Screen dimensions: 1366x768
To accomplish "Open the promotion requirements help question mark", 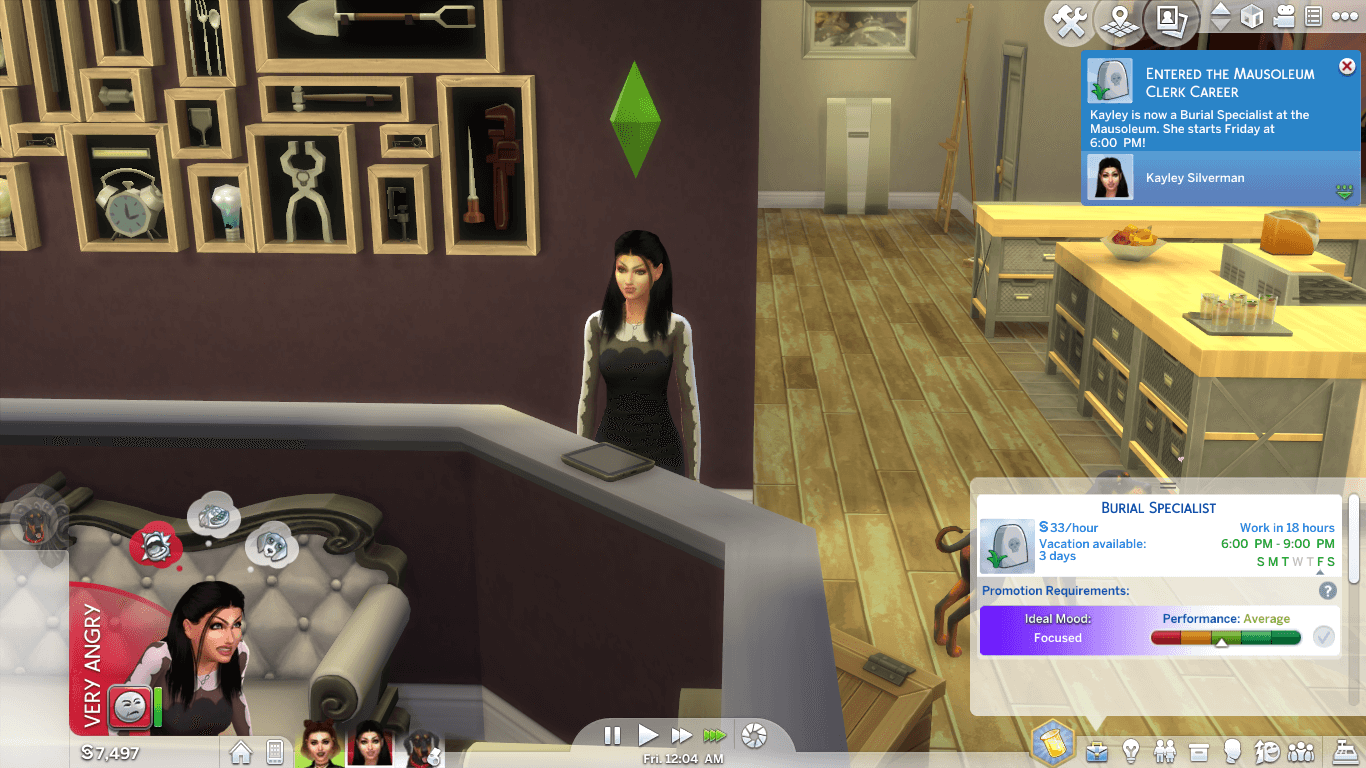I will (1328, 591).
